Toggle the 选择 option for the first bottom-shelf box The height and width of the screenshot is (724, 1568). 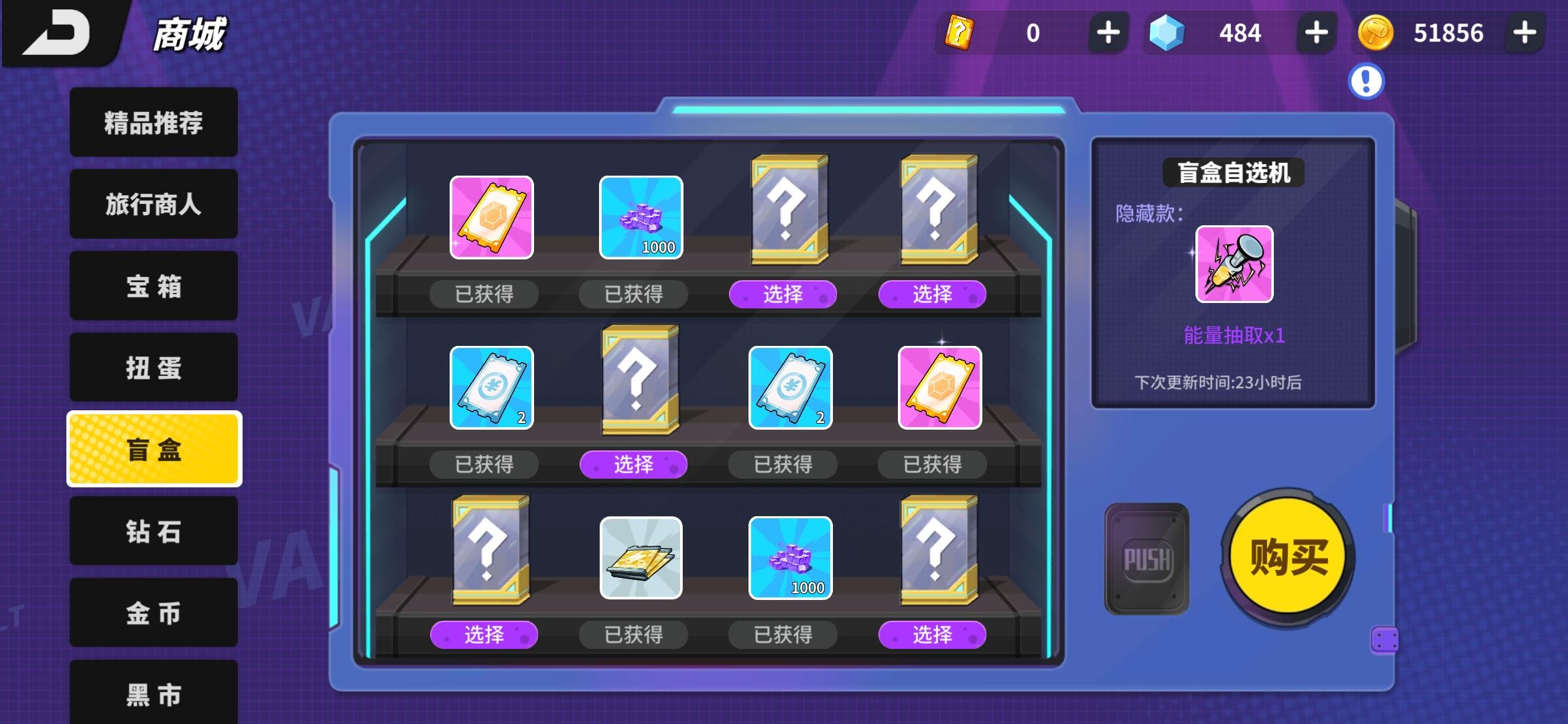point(484,636)
